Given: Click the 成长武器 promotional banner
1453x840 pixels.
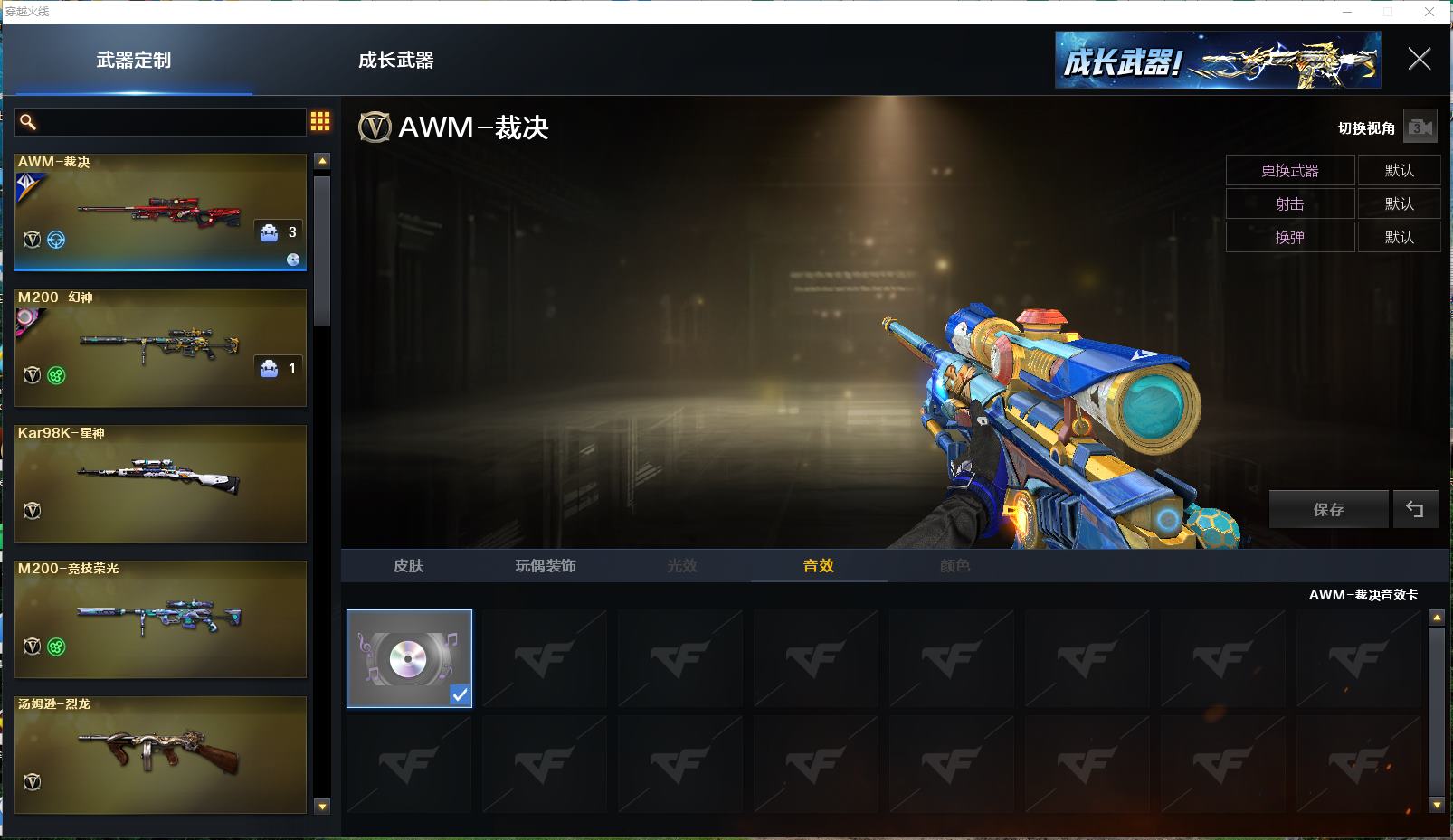Looking at the screenshot, I should (x=1217, y=61).
